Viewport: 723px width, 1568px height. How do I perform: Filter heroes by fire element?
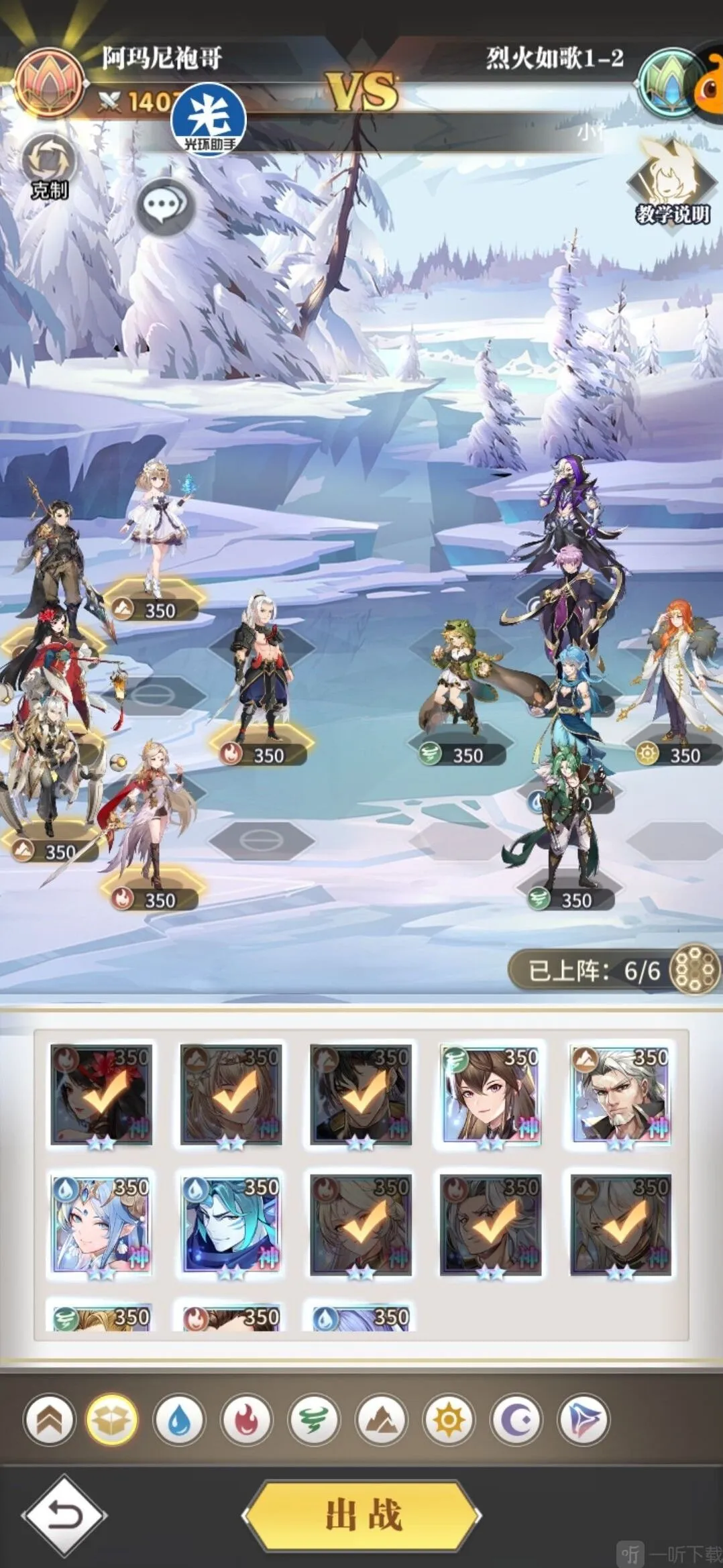point(246,1420)
